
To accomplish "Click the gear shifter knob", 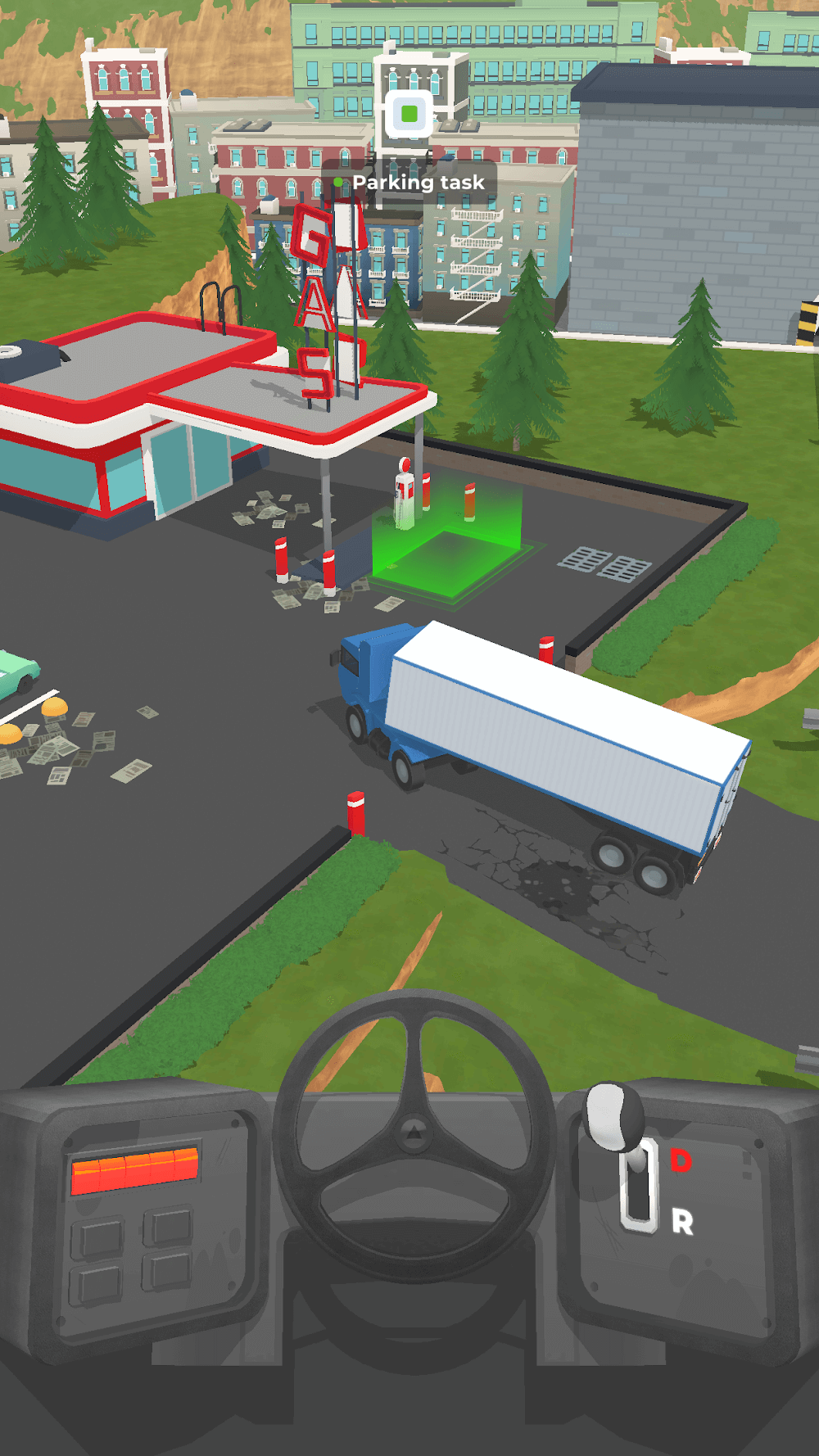I will [613, 1112].
